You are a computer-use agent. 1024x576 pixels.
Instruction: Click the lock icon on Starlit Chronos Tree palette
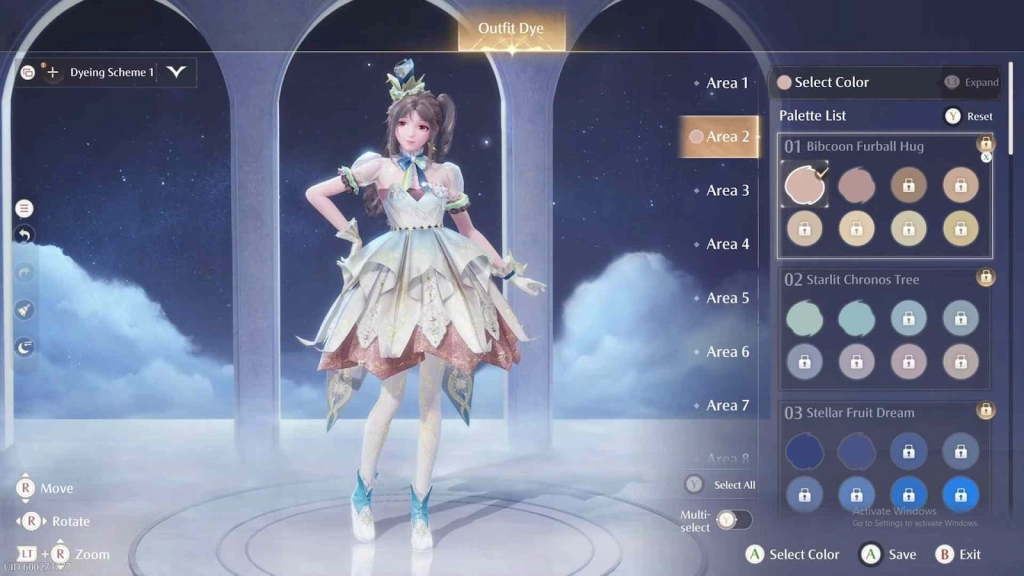pos(986,277)
